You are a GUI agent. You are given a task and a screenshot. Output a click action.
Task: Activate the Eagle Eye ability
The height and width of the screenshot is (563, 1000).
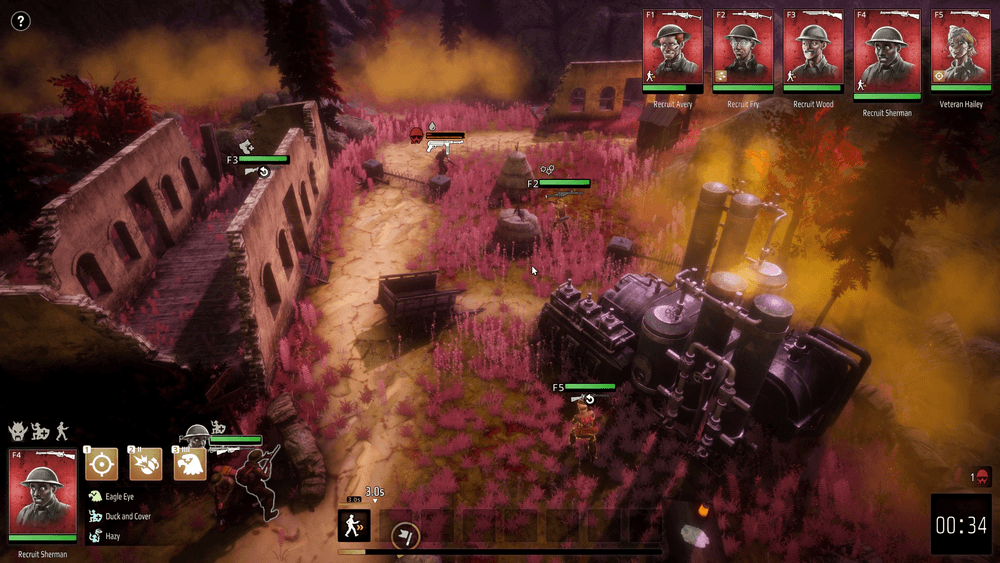pyautogui.click(x=189, y=464)
